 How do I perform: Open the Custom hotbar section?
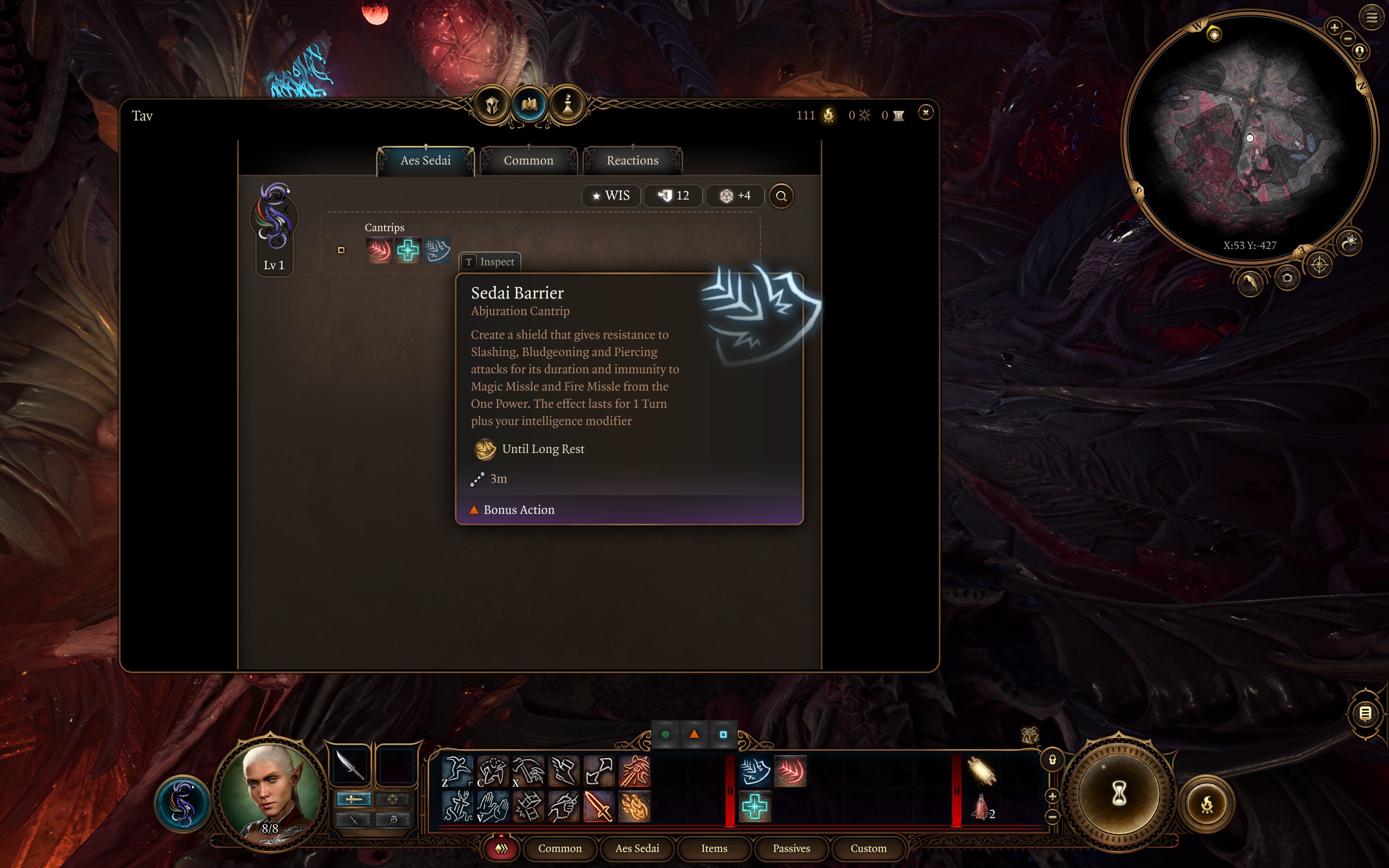point(868,848)
